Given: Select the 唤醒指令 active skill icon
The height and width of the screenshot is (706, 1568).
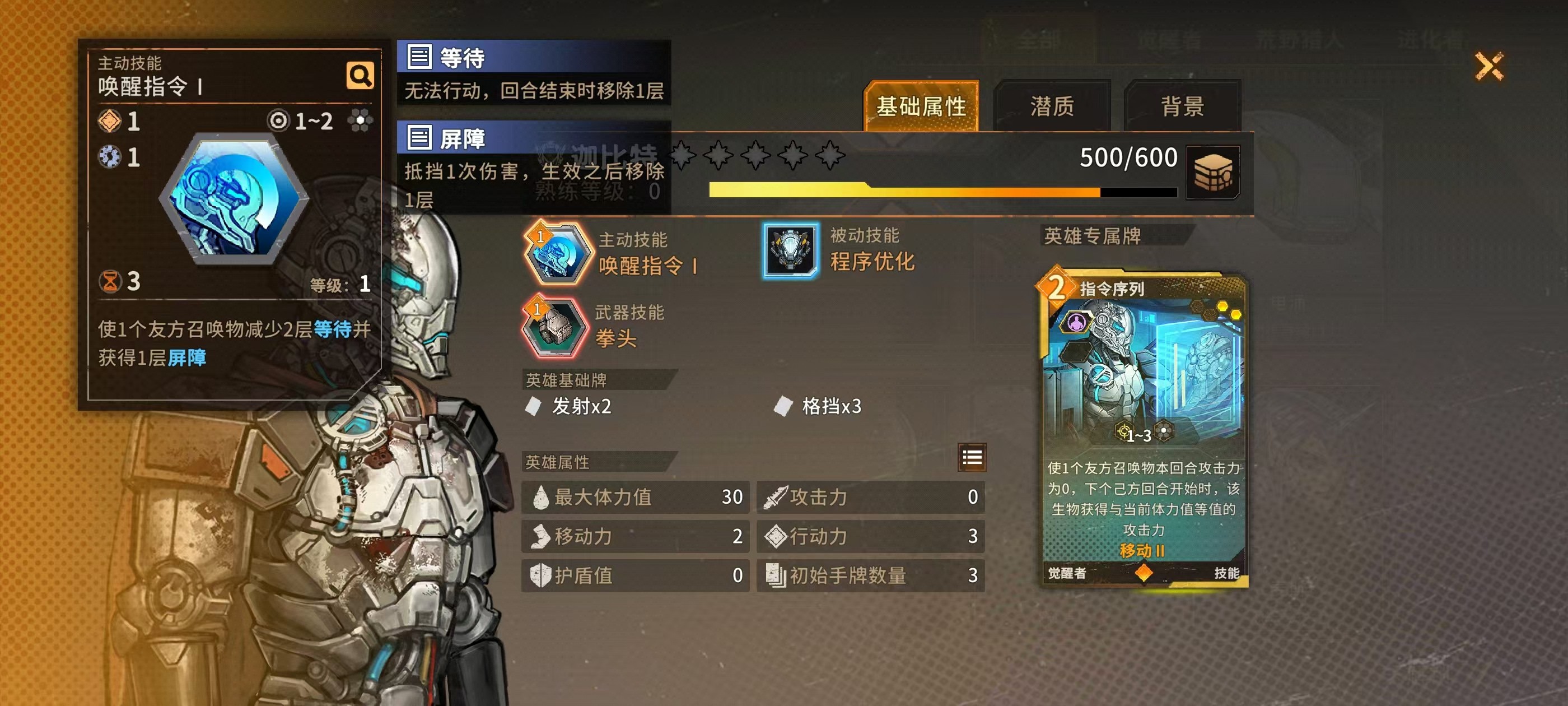Looking at the screenshot, I should [x=556, y=253].
